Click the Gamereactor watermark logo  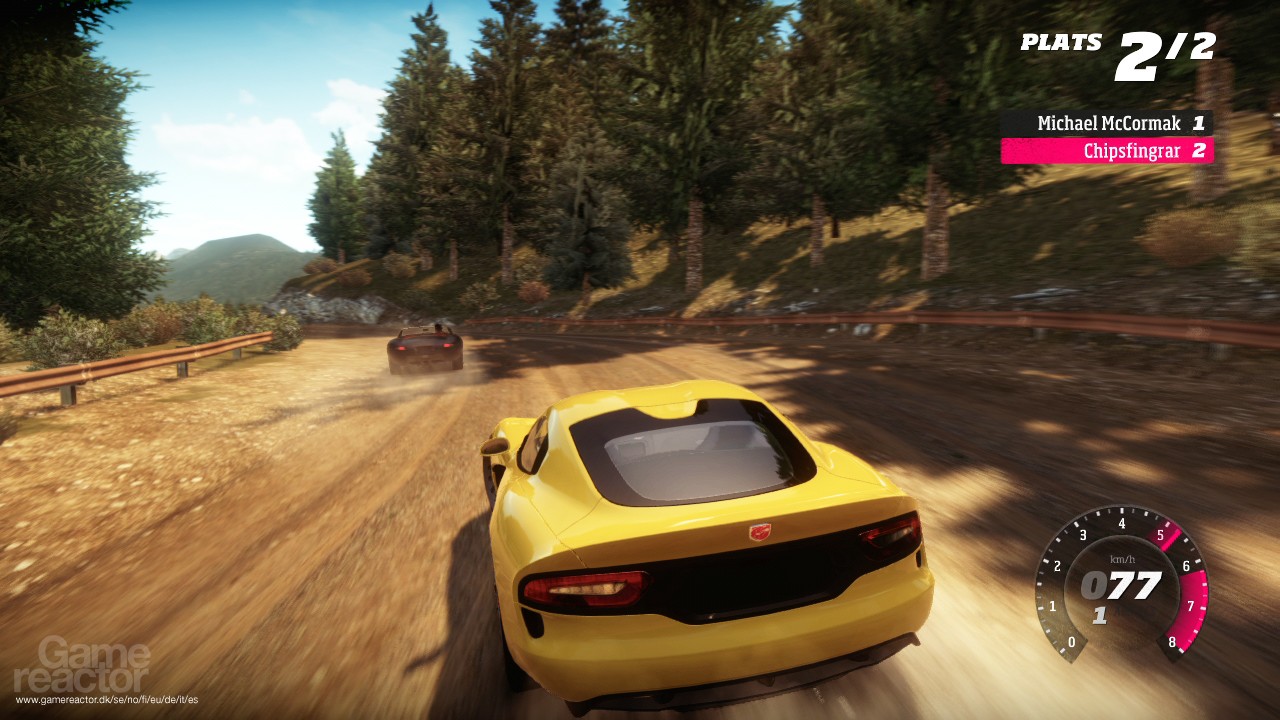tap(95, 666)
